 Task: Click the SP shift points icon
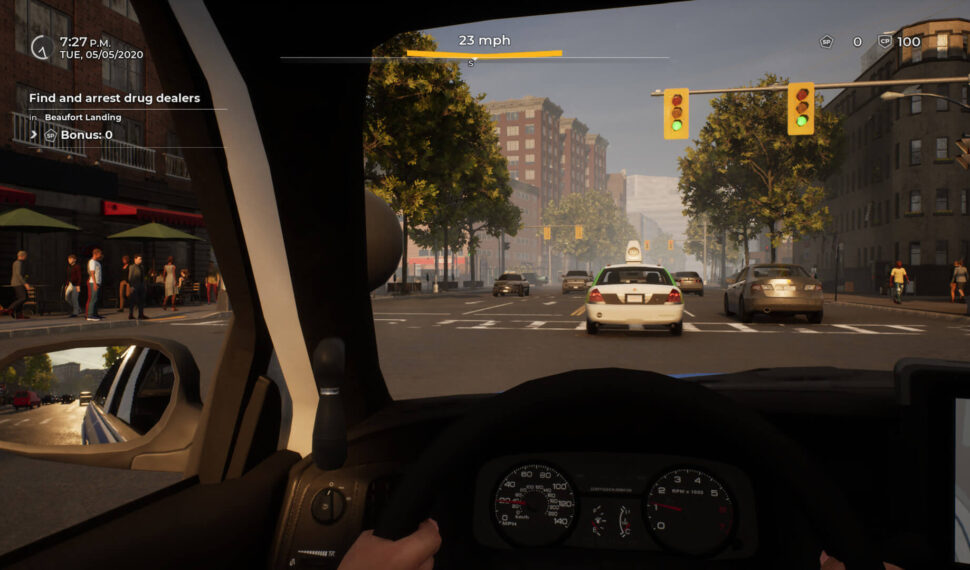pos(826,42)
